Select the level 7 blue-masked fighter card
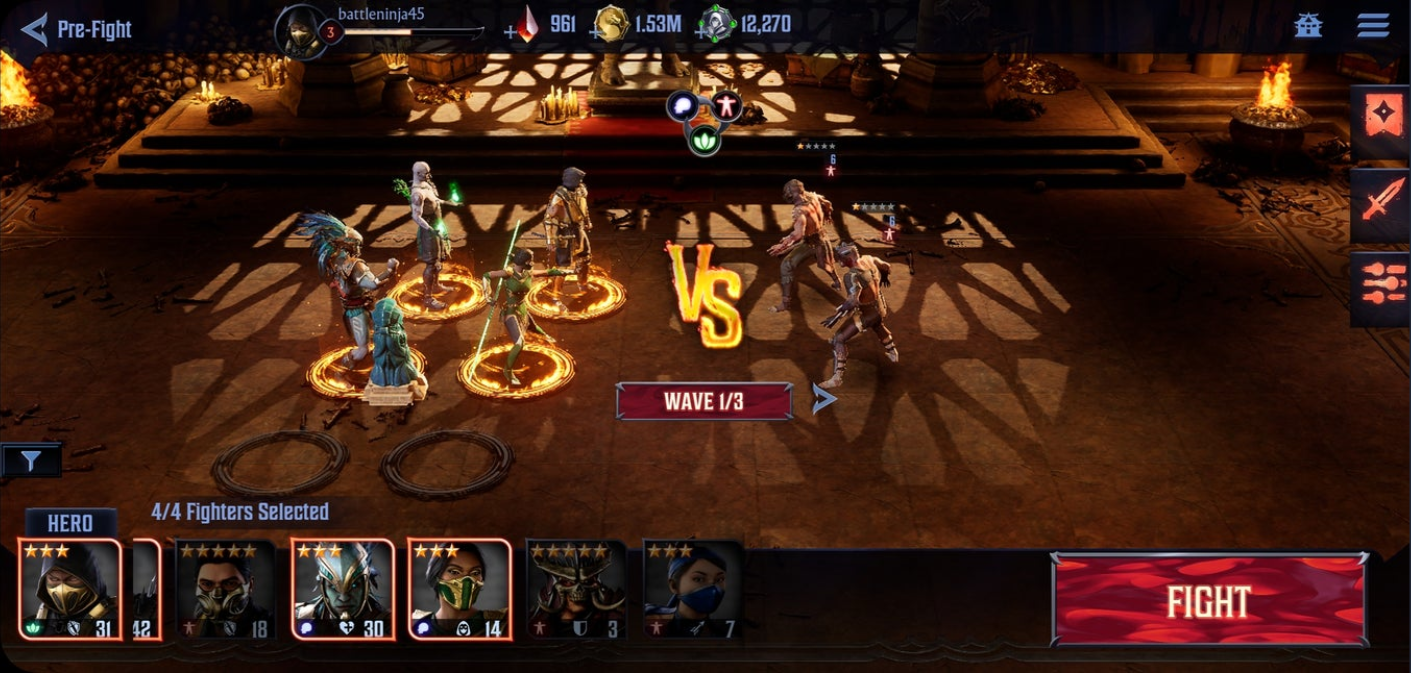The width and height of the screenshot is (1411, 673). 692,590
